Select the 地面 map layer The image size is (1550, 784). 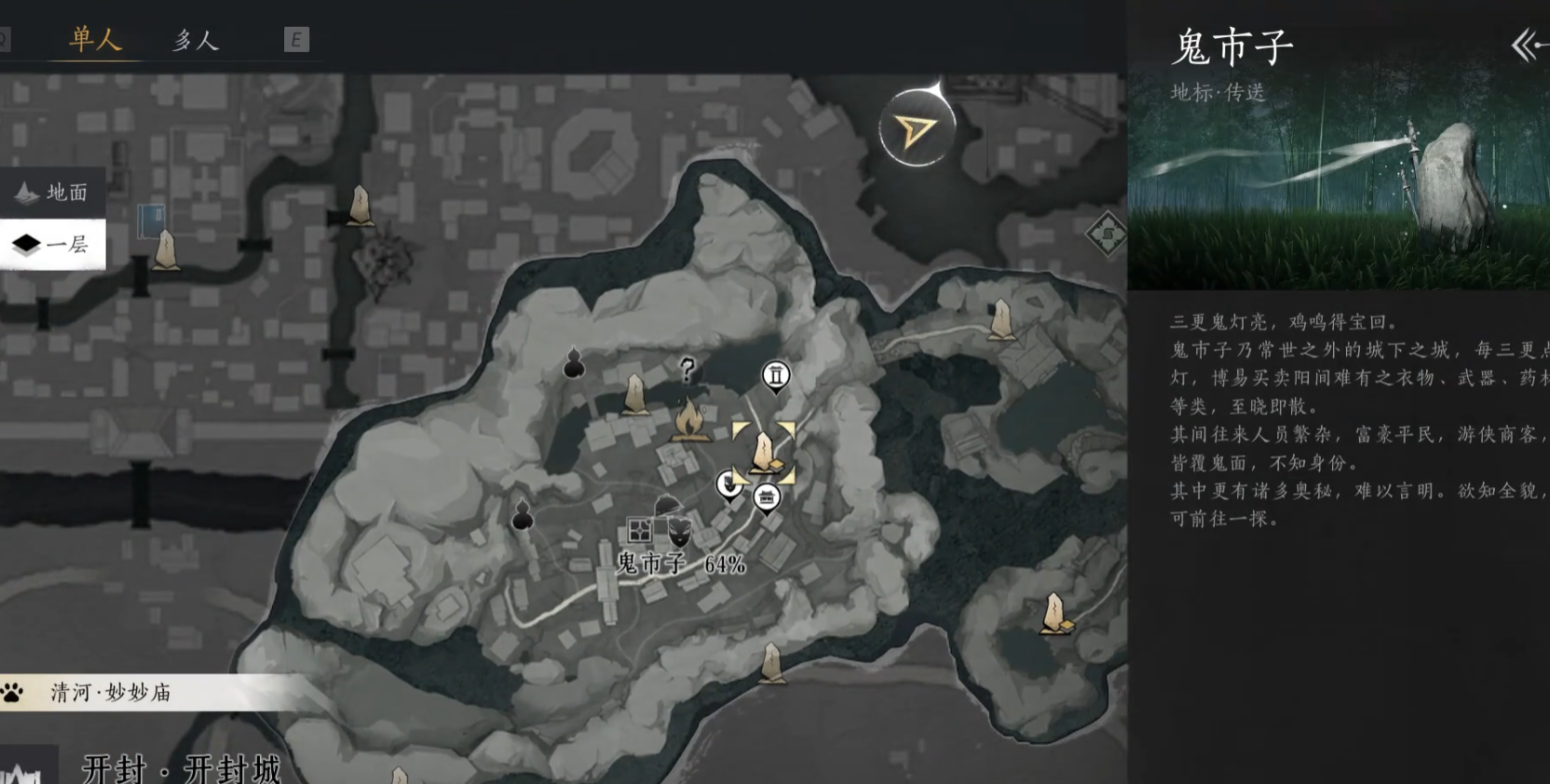pos(52,193)
